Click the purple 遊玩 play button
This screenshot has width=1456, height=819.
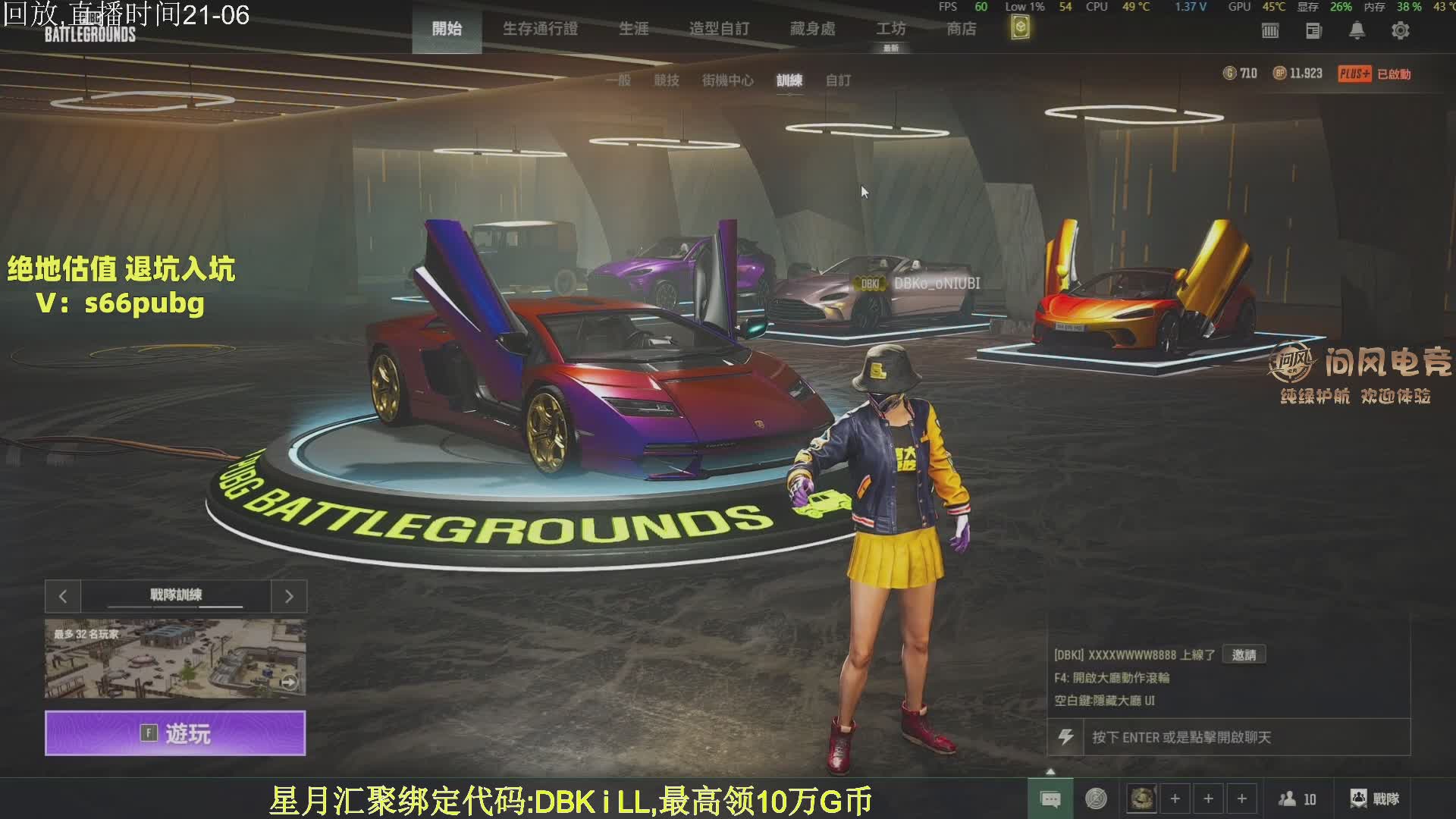(175, 733)
